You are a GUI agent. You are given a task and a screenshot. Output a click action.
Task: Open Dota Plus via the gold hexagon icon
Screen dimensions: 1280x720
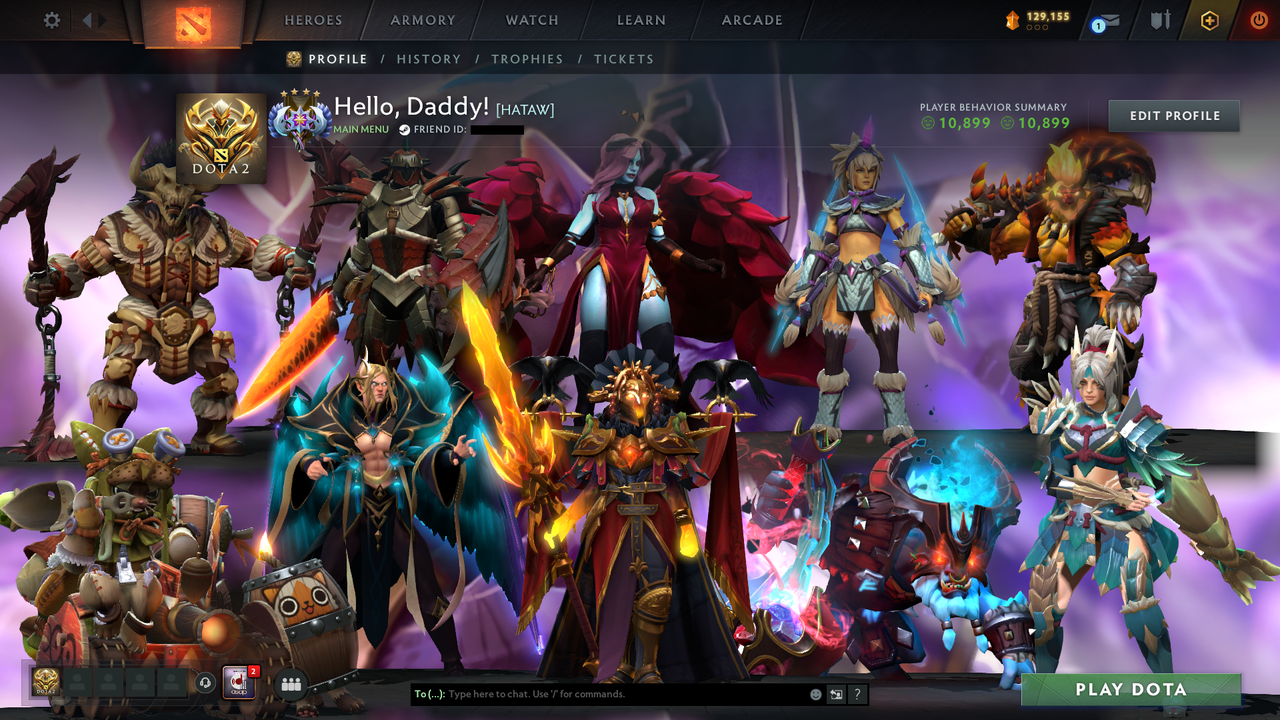coord(1210,19)
